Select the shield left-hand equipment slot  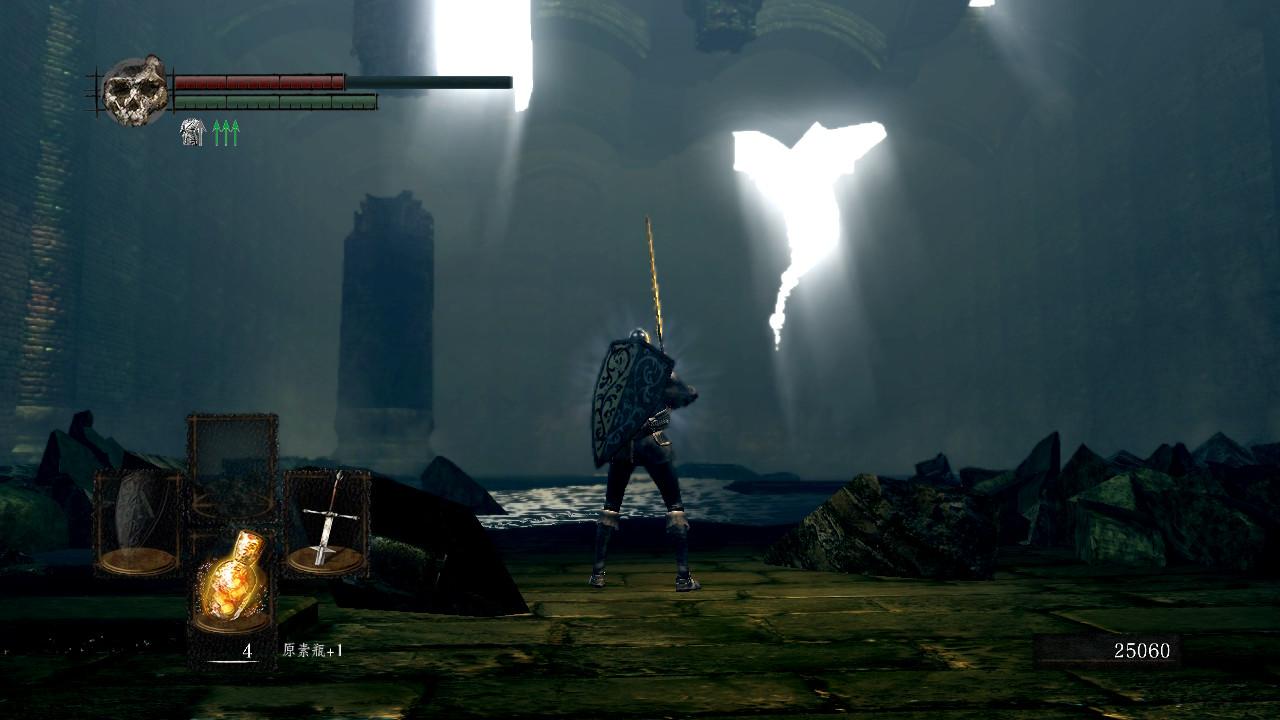pyautogui.click(x=137, y=523)
